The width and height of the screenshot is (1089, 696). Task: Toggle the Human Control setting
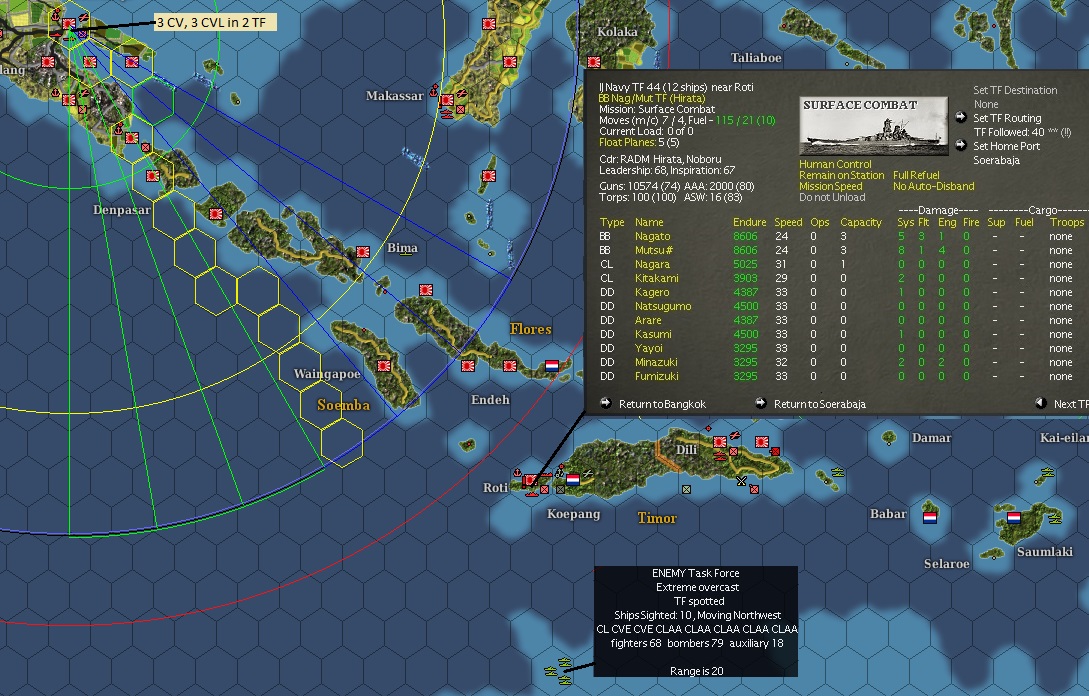coord(835,165)
